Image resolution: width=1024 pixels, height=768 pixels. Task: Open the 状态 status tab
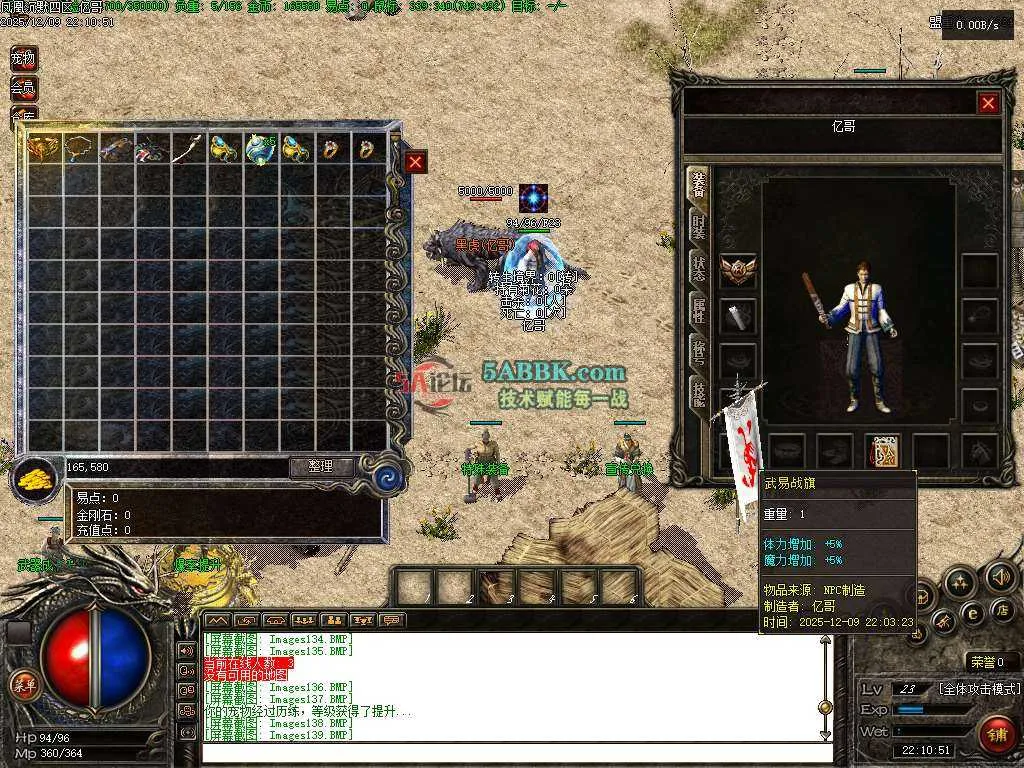(700, 266)
